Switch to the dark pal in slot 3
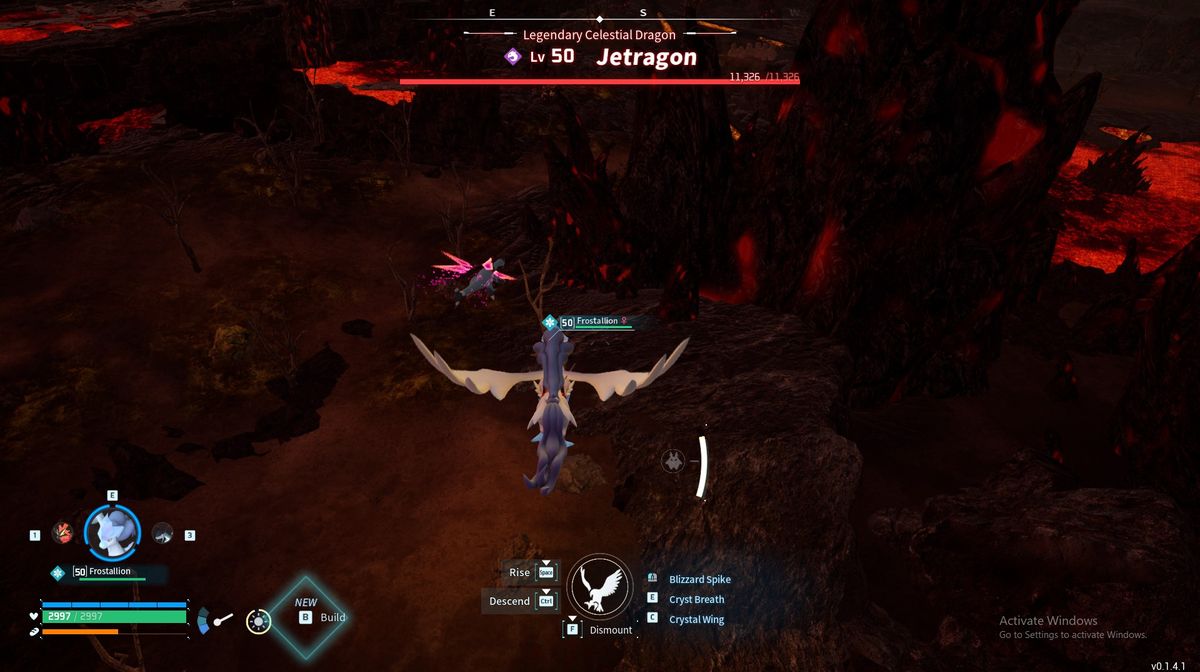The width and height of the screenshot is (1200, 672). point(162,534)
